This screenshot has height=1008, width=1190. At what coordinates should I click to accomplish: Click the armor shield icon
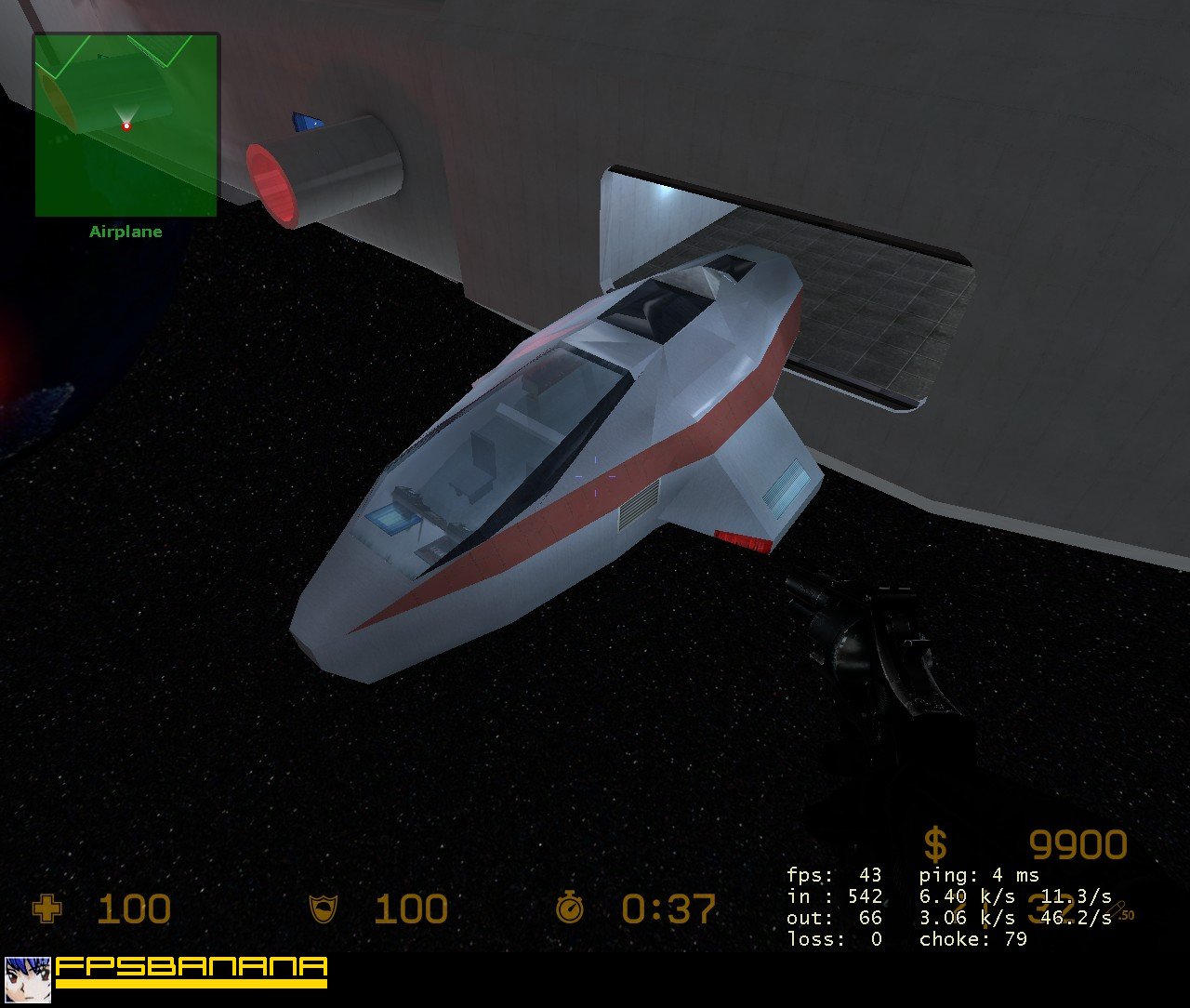[x=324, y=909]
